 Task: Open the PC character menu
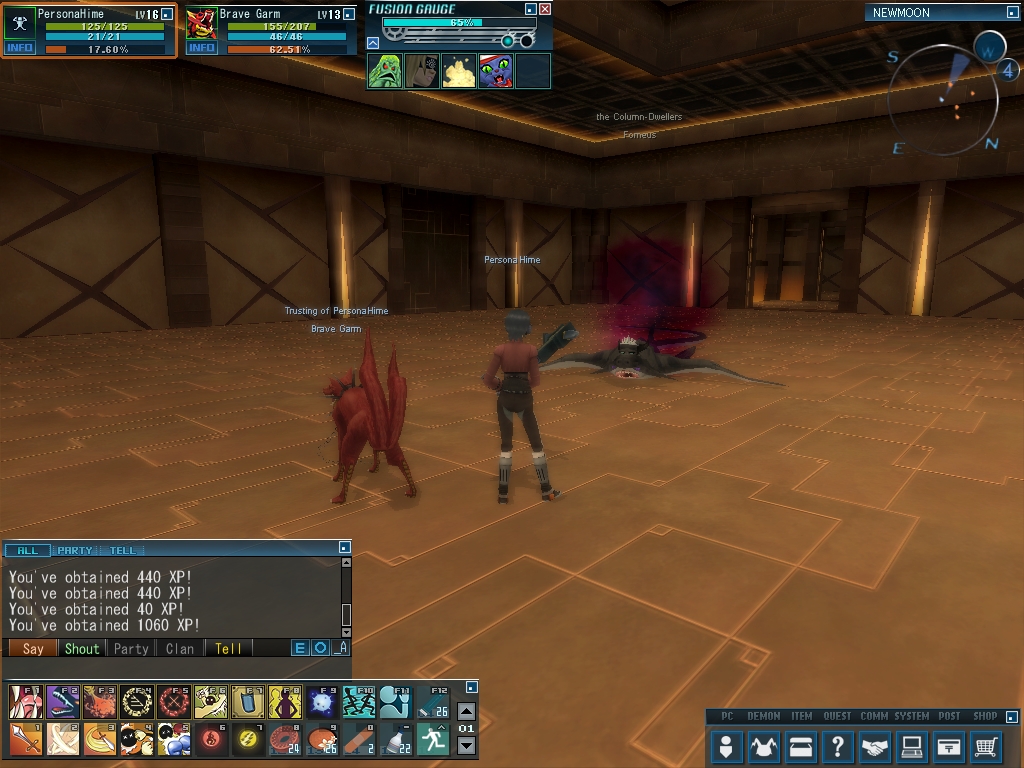(x=728, y=746)
